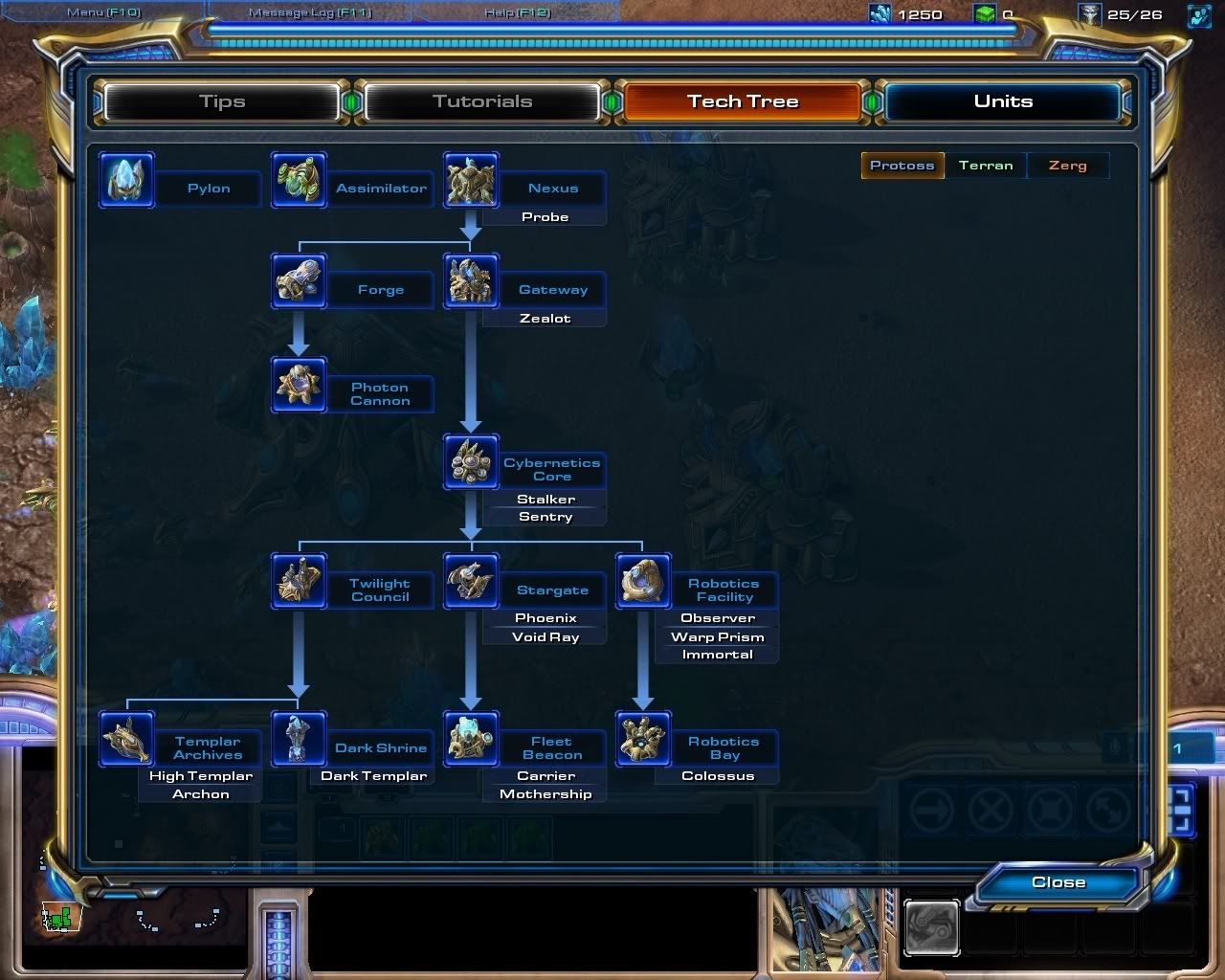Viewport: 1225px width, 980px height.
Task: Switch to the Units tab
Action: coord(1003,100)
